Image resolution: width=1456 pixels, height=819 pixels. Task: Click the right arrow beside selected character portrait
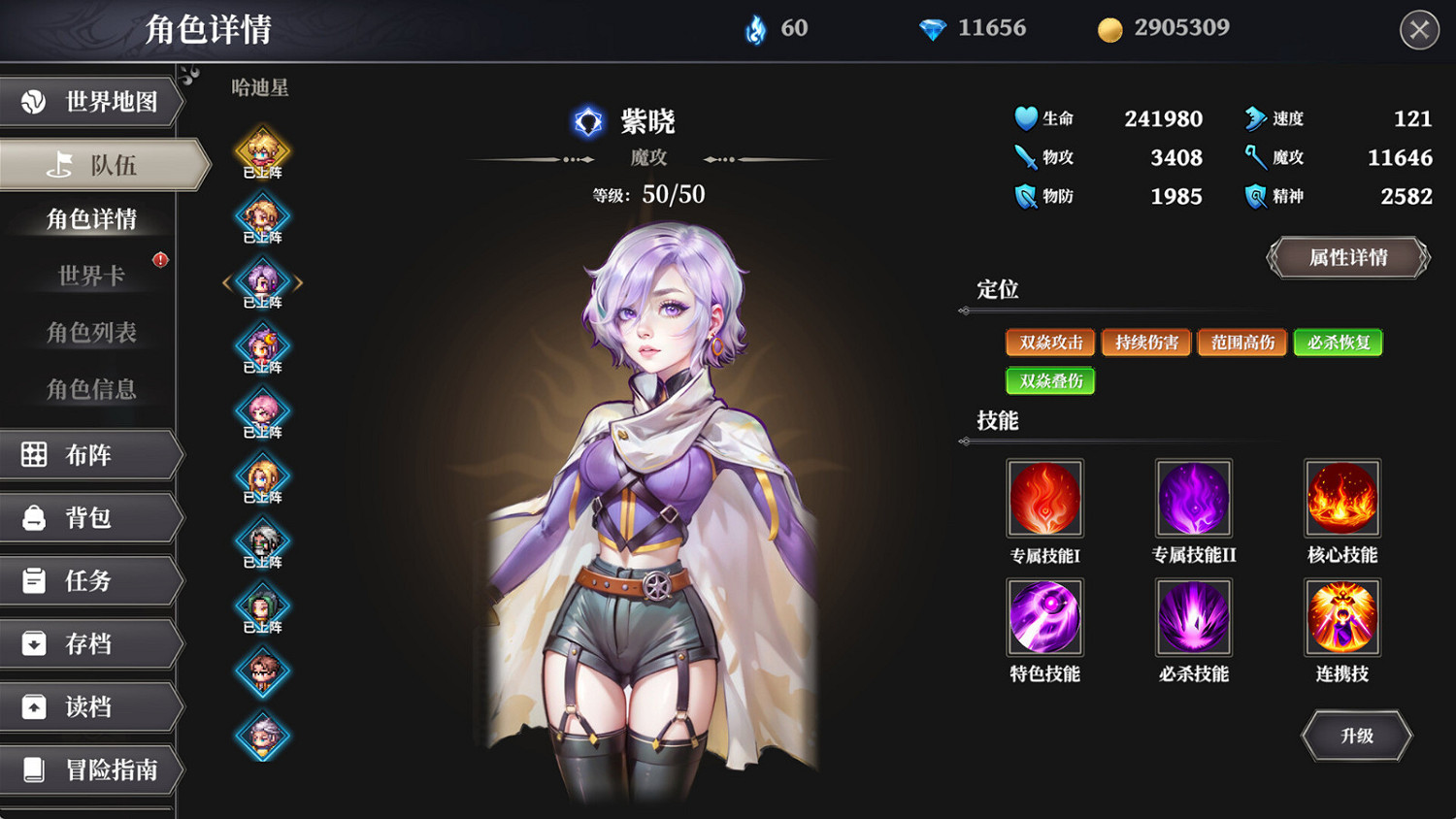point(299,281)
